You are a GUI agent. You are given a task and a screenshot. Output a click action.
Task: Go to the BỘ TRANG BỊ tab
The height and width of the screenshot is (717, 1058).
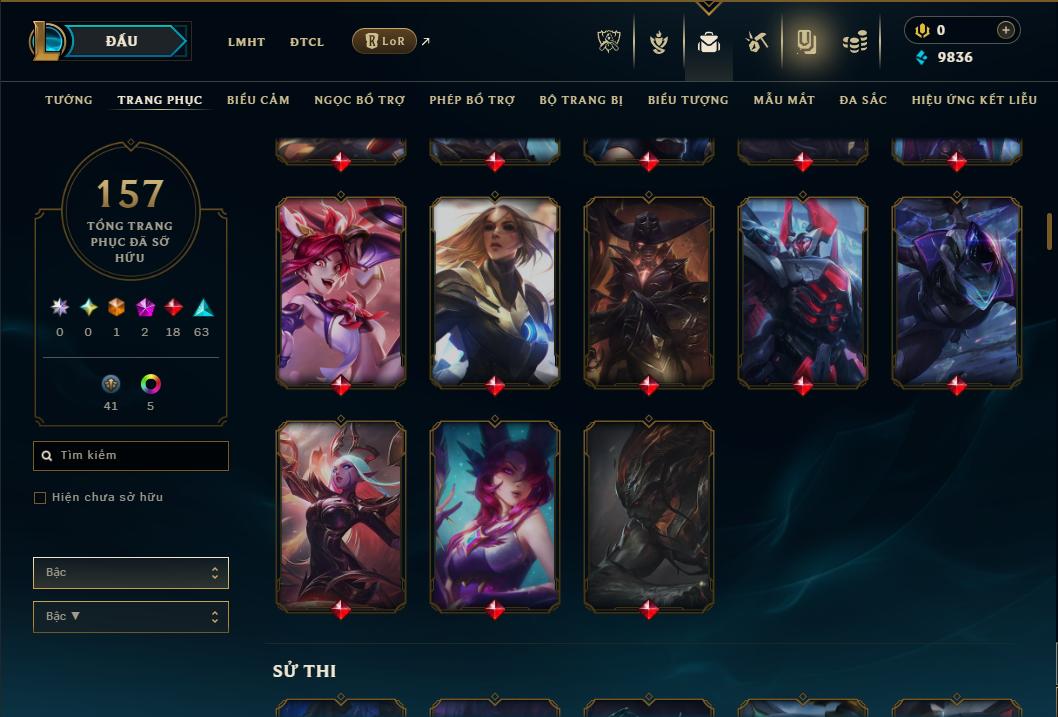[x=581, y=100]
